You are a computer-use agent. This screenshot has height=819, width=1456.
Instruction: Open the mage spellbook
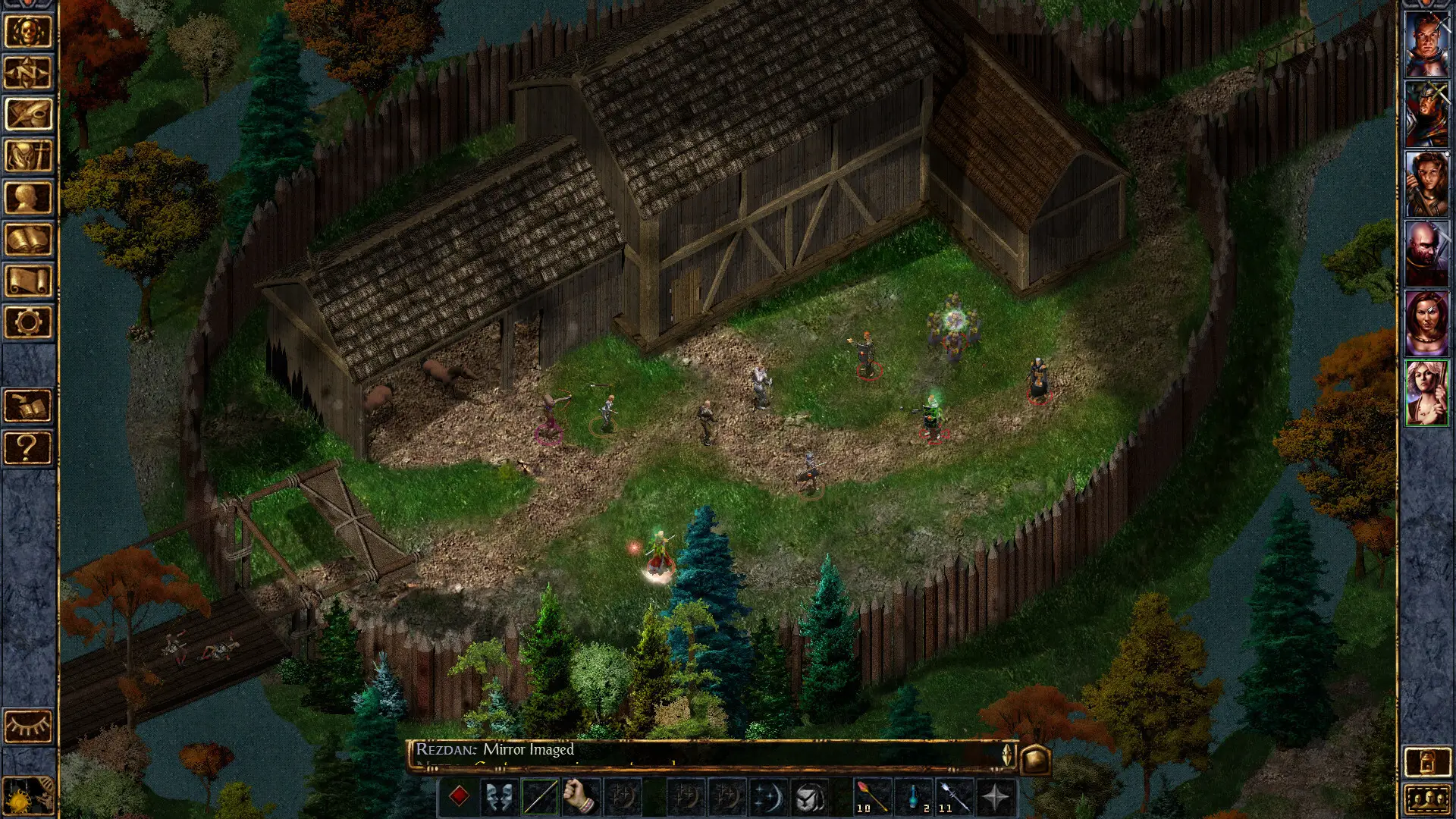pyautogui.click(x=29, y=240)
